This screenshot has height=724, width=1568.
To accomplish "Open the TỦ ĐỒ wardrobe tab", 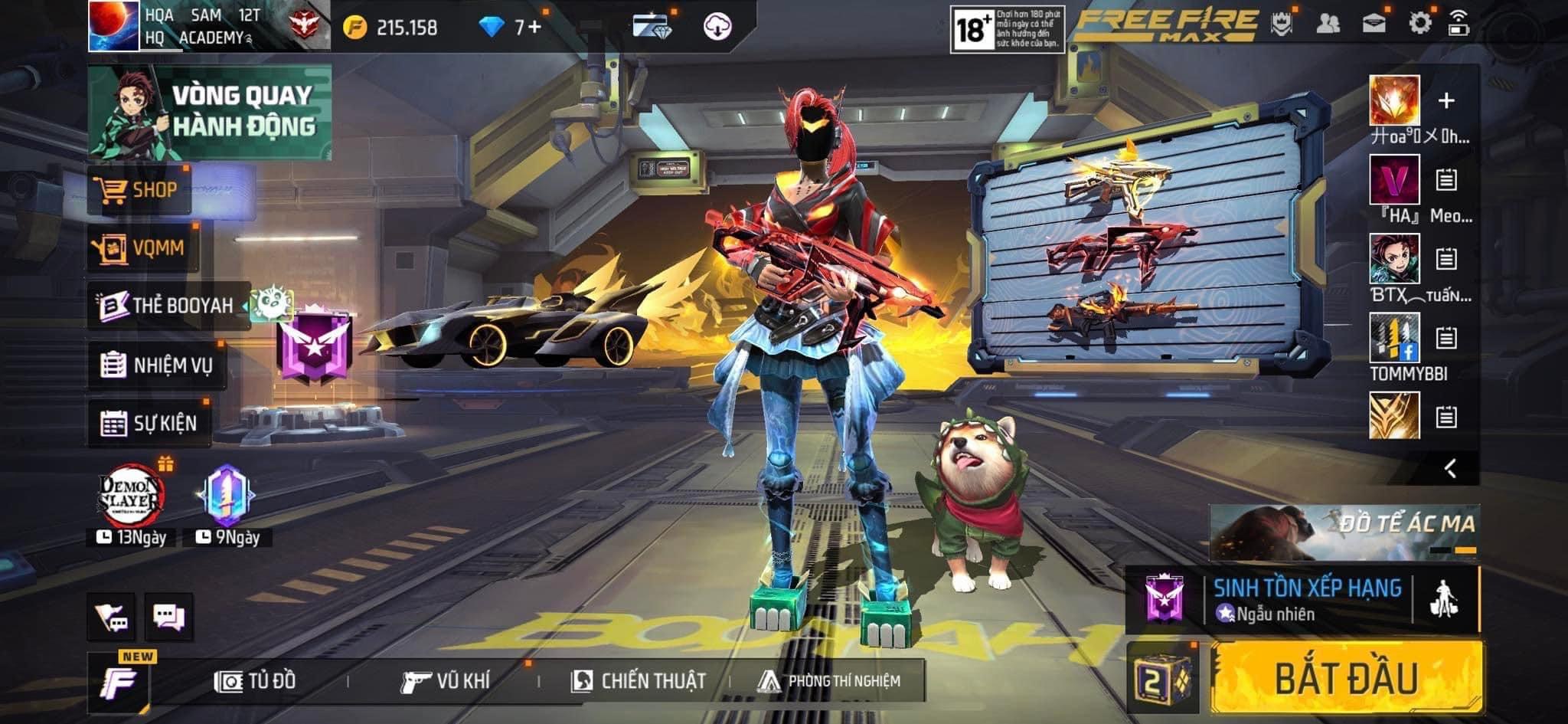I will tap(256, 680).
